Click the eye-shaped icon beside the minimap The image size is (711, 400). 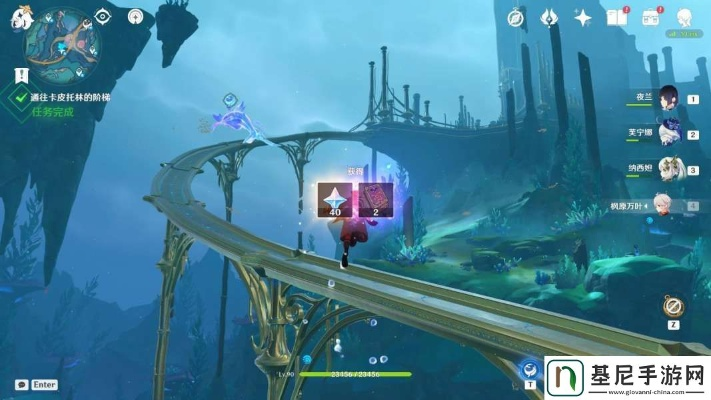pyautogui.click(x=103, y=16)
